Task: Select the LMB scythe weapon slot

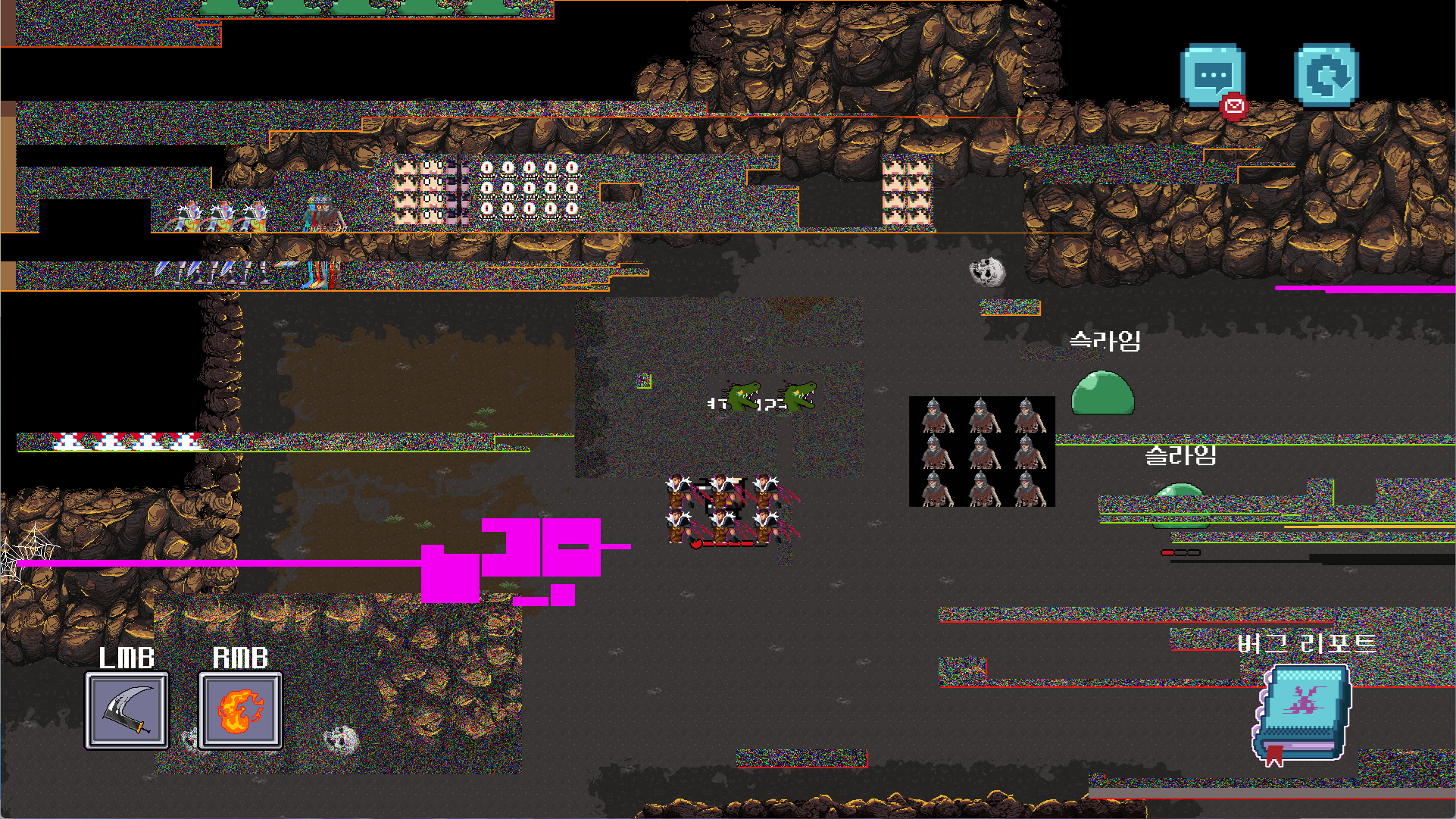Action: [127, 711]
